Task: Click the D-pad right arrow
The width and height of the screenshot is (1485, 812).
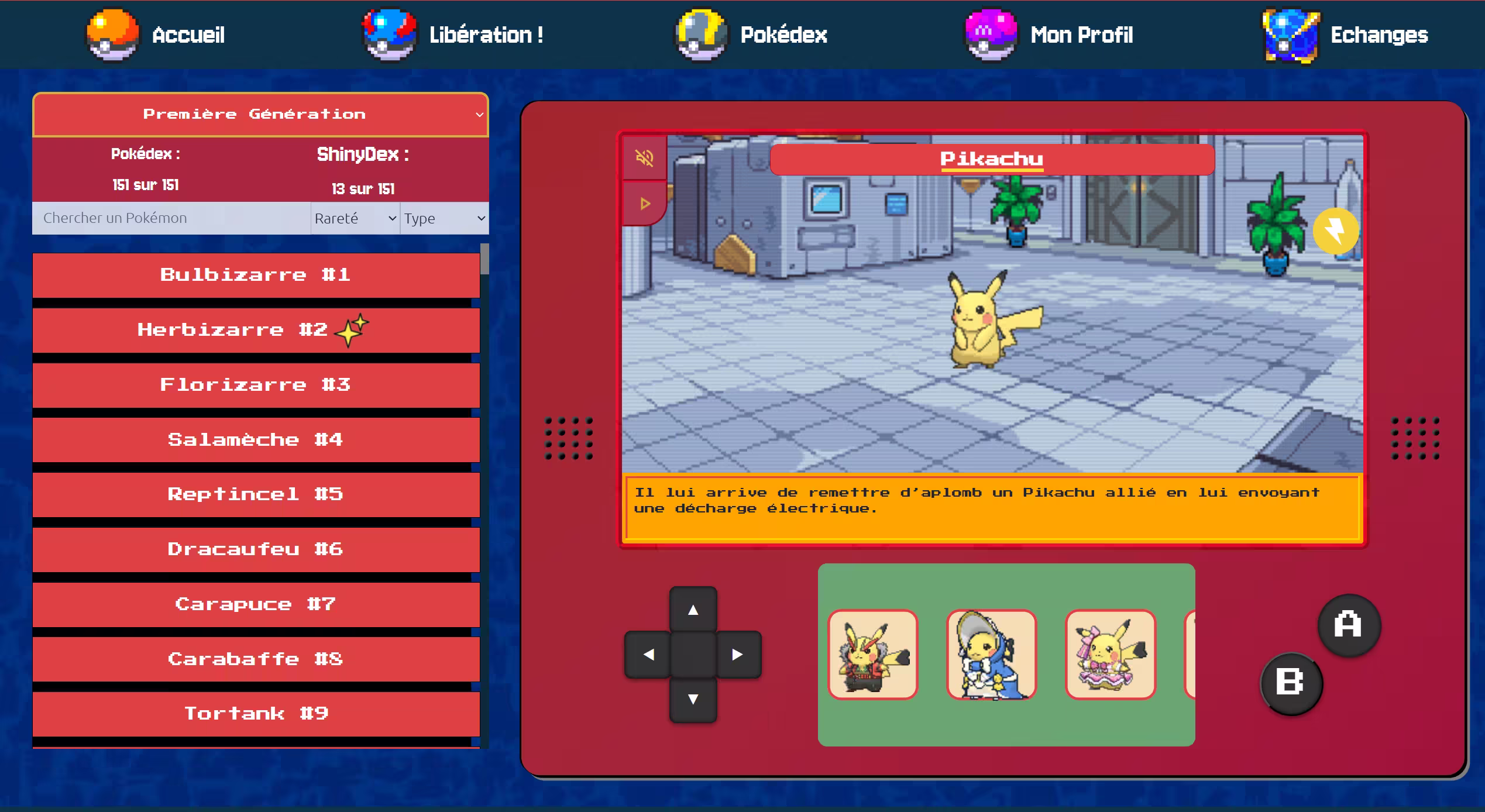Action: point(738,655)
